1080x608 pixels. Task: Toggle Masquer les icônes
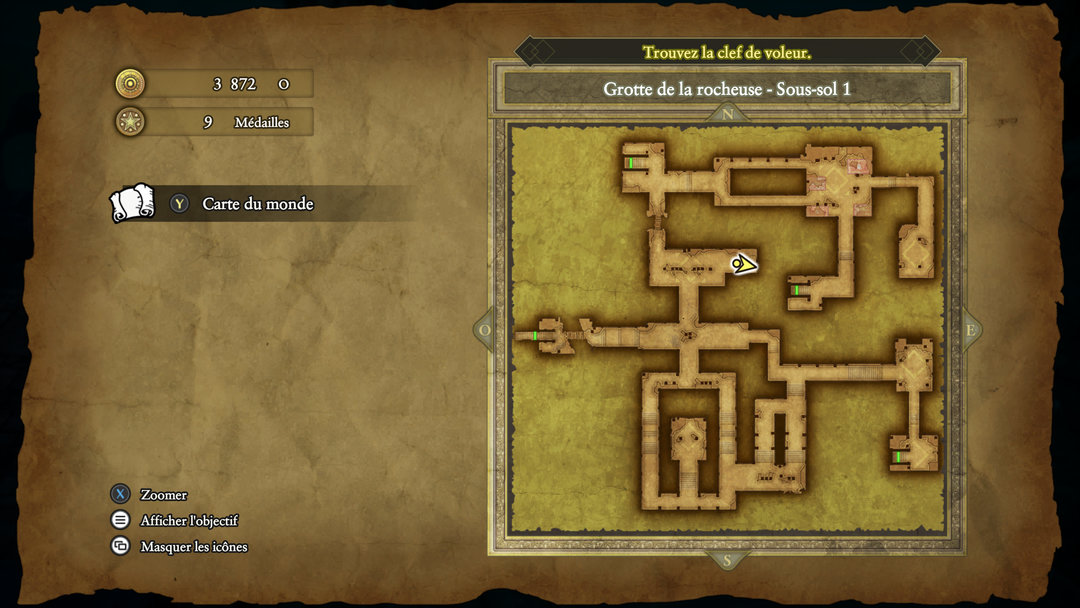(x=193, y=546)
